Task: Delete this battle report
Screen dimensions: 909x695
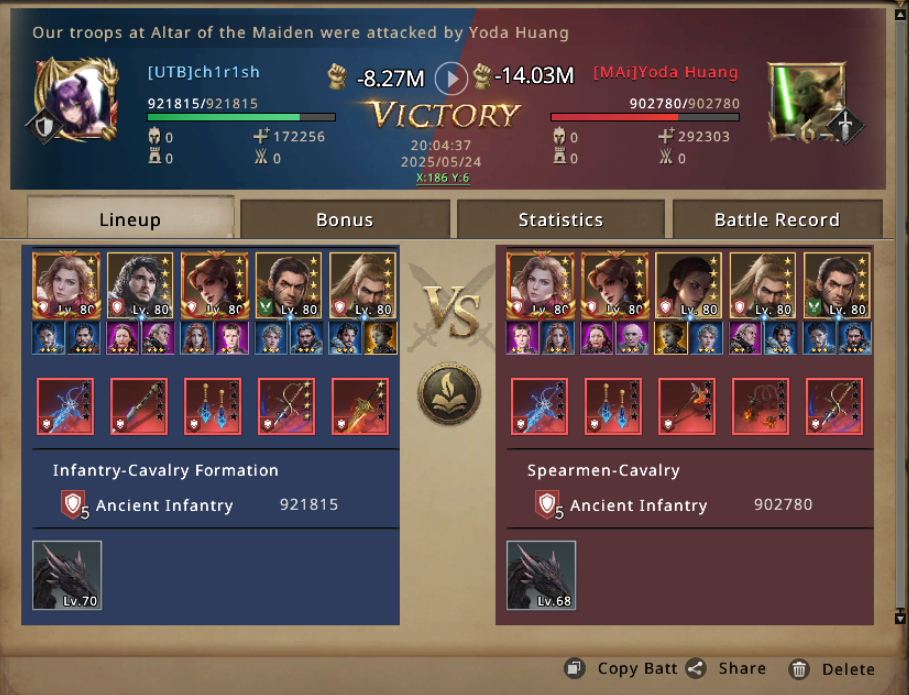Action: tap(832, 669)
